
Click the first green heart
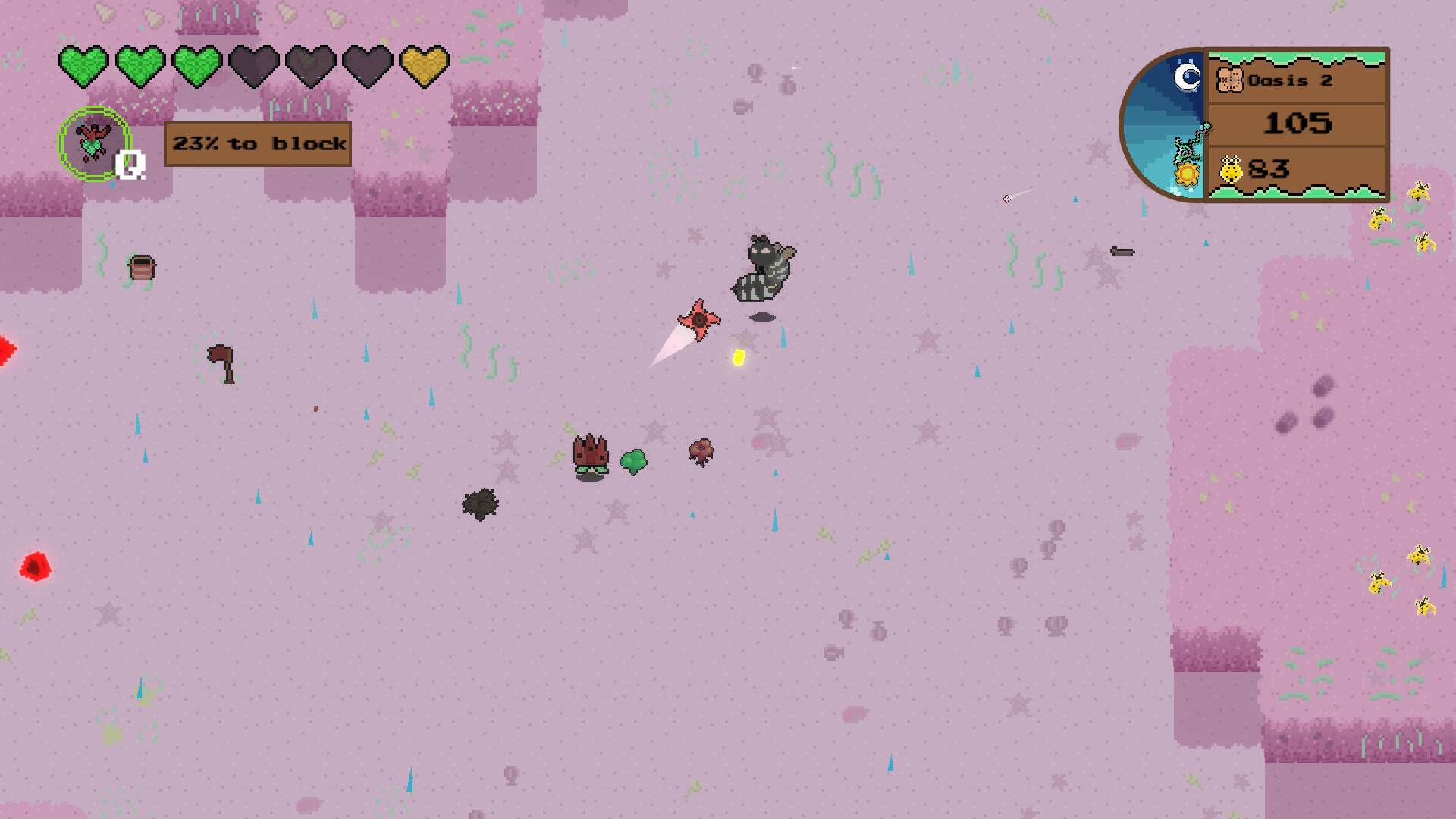click(83, 67)
